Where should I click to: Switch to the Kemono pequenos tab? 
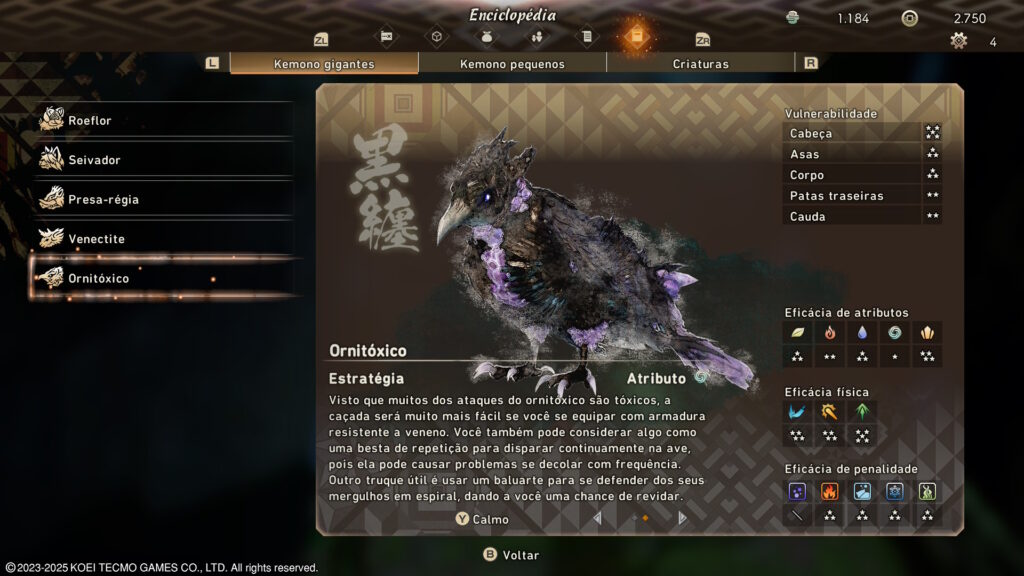pyautogui.click(x=512, y=64)
